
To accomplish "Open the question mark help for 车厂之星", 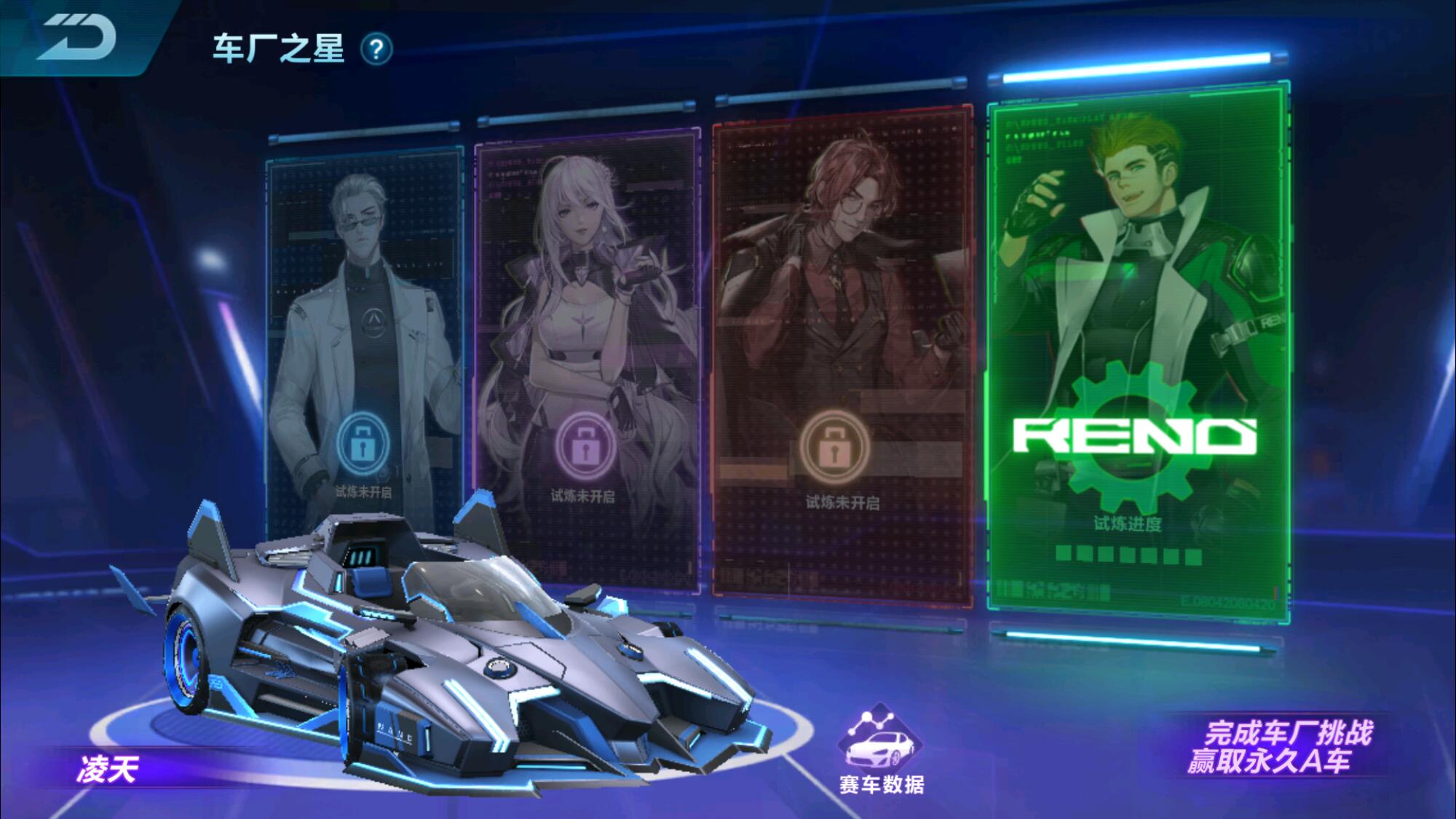I will pos(376,50).
